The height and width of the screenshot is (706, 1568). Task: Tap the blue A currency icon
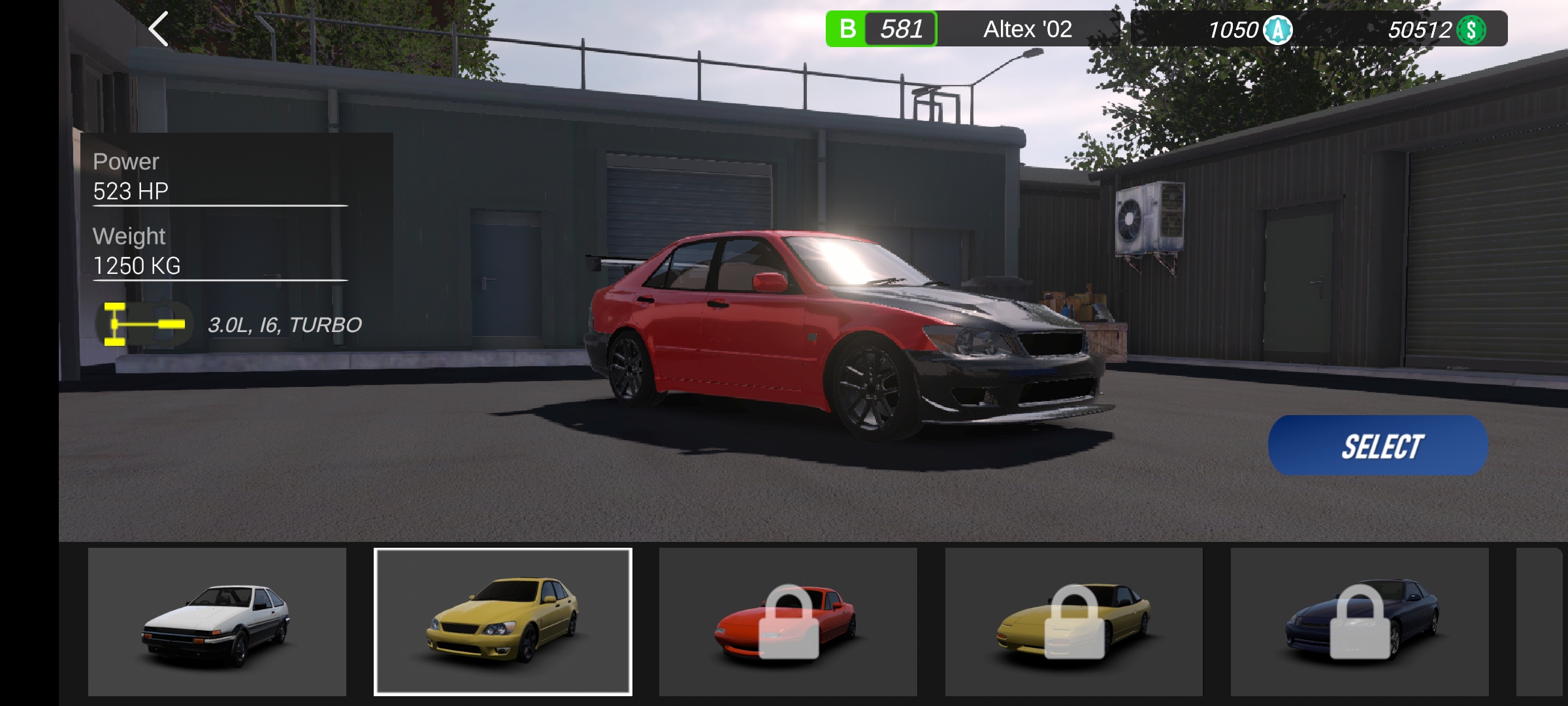pyautogui.click(x=1277, y=30)
